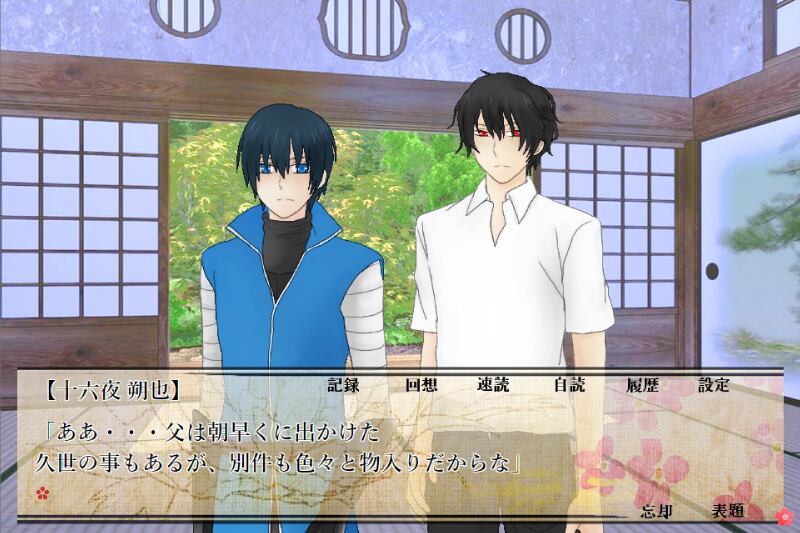Viewport: 800px width, 533px height.
Task: Click the pink flower icon in corner
Action: click(x=784, y=517)
